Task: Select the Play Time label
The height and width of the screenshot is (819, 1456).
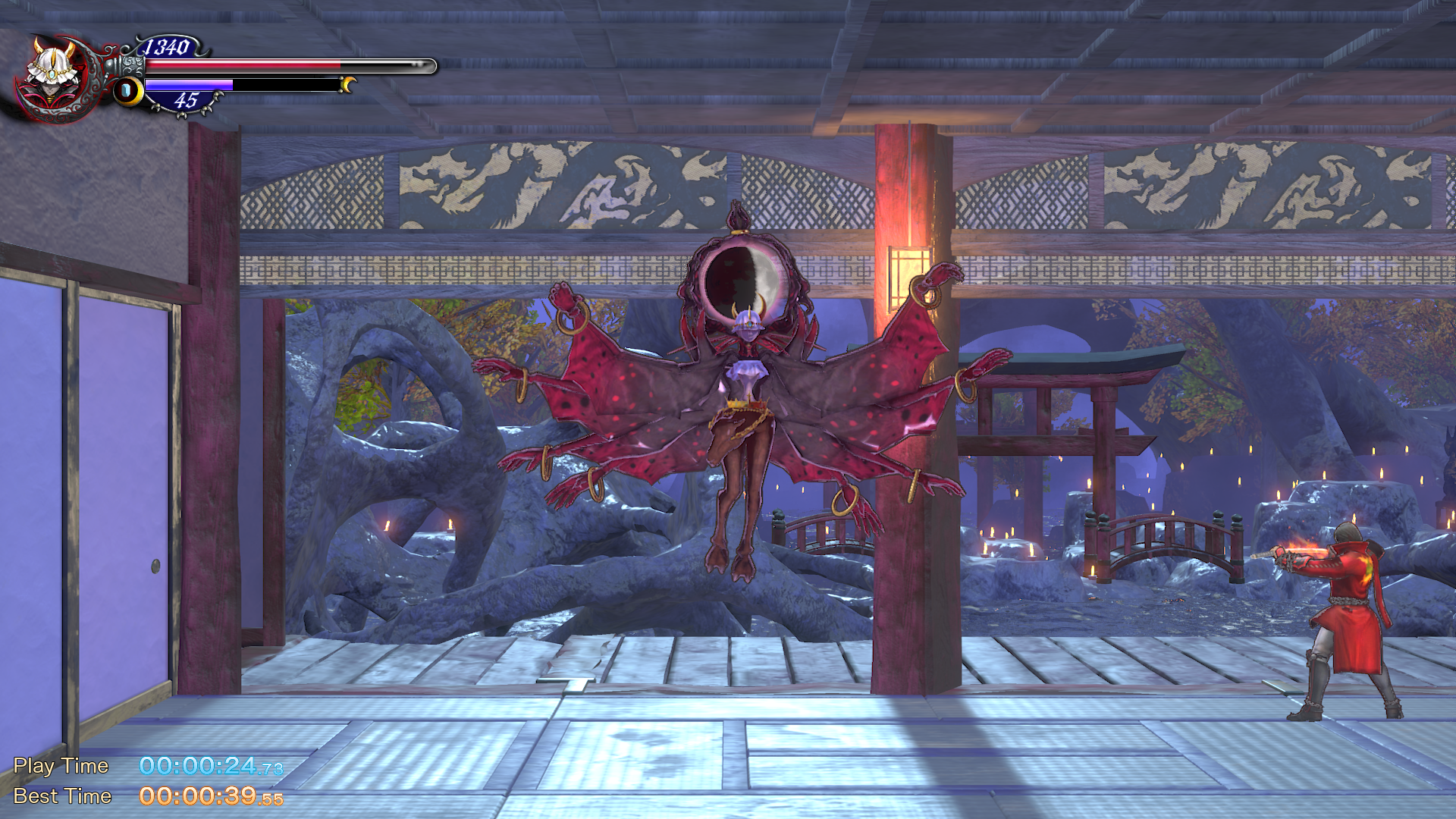Action: point(61,766)
